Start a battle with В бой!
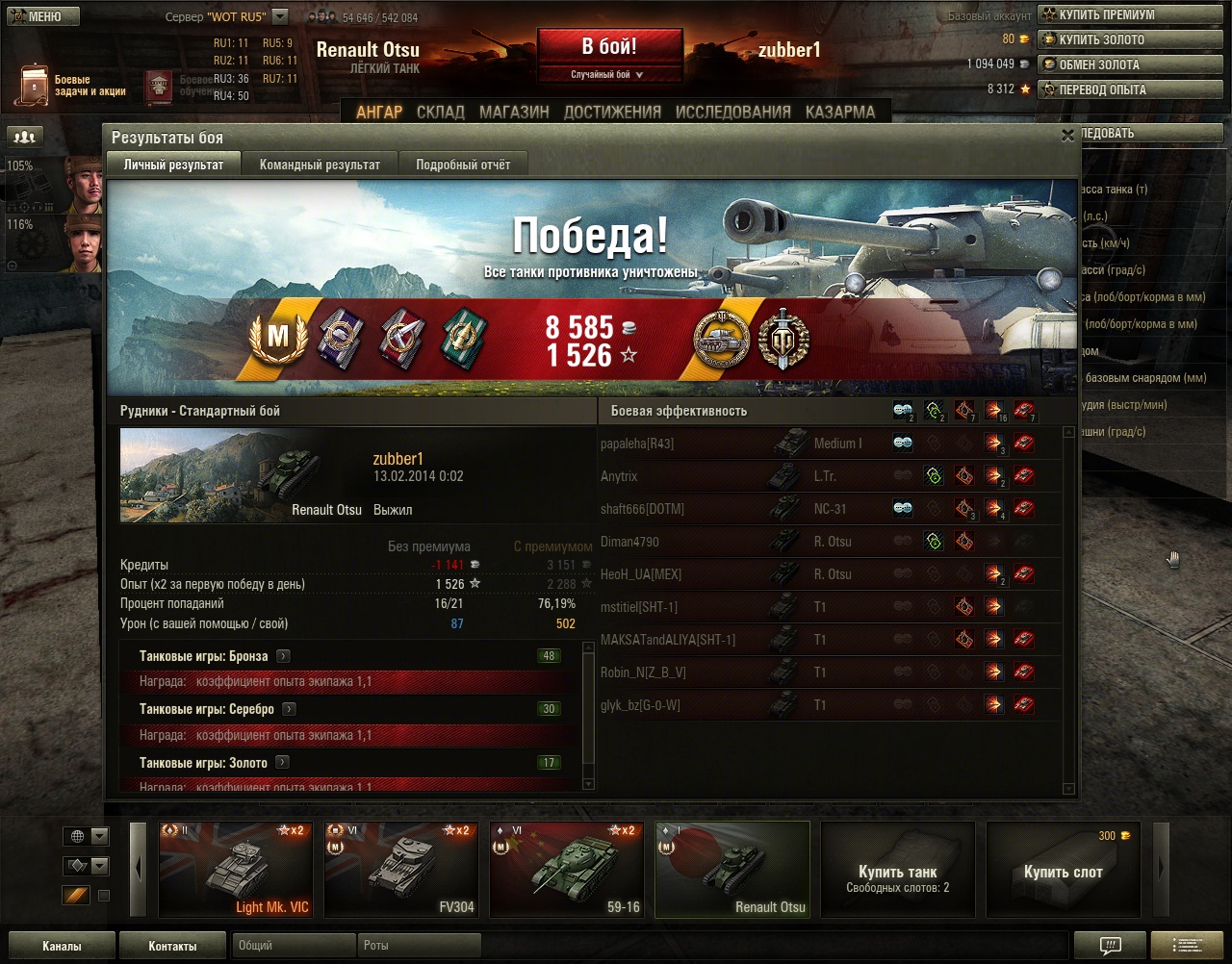The width and height of the screenshot is (1232, 964). [609, 46]
